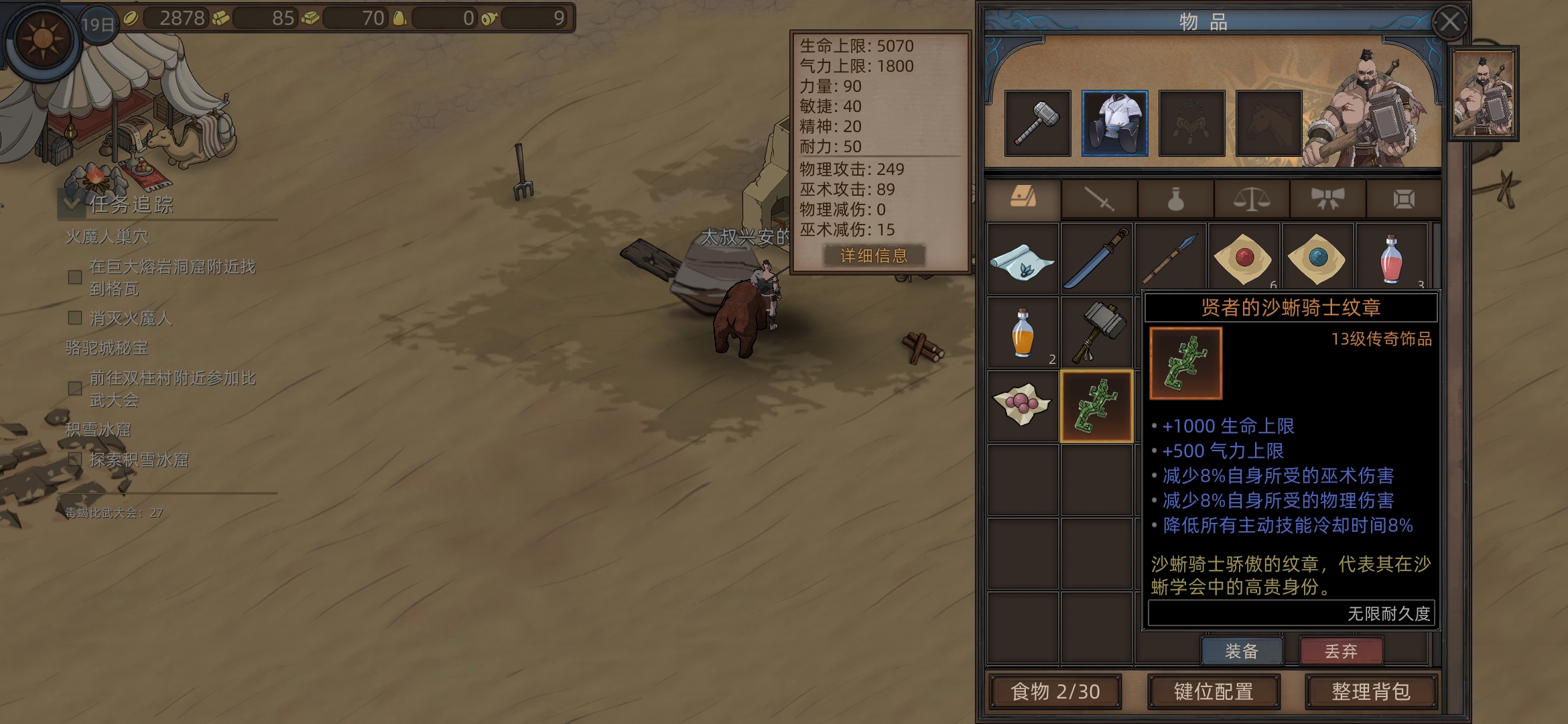1568x724 pixels.
Task: Select the blue curved saber in the bag
Action: [x=1096, y=259]
